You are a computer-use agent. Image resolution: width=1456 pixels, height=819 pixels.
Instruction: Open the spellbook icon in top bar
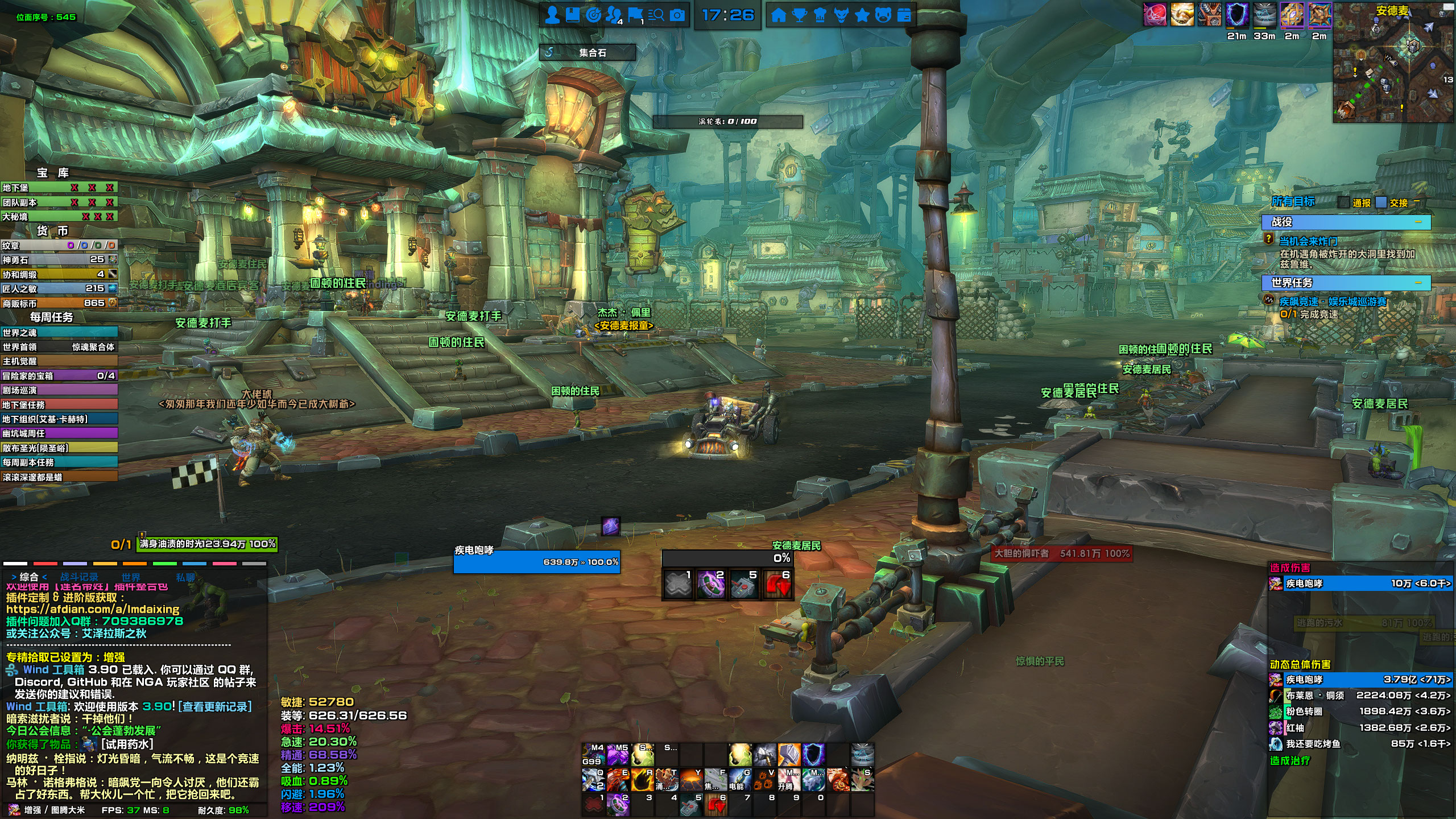click(x=572, y=15)
